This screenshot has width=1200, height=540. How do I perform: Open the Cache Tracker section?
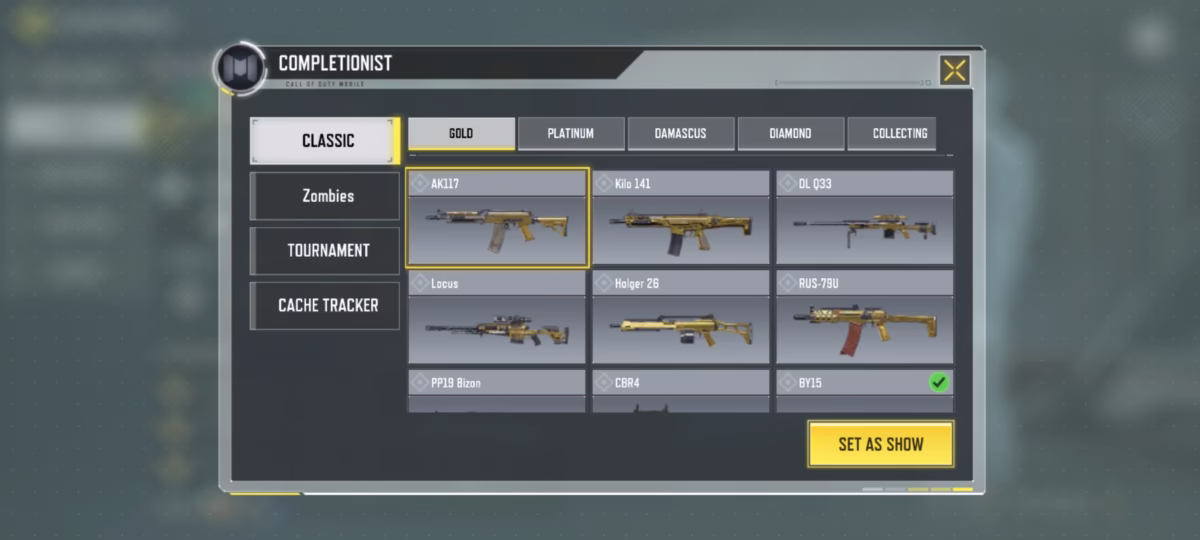[x=326, y=306]
